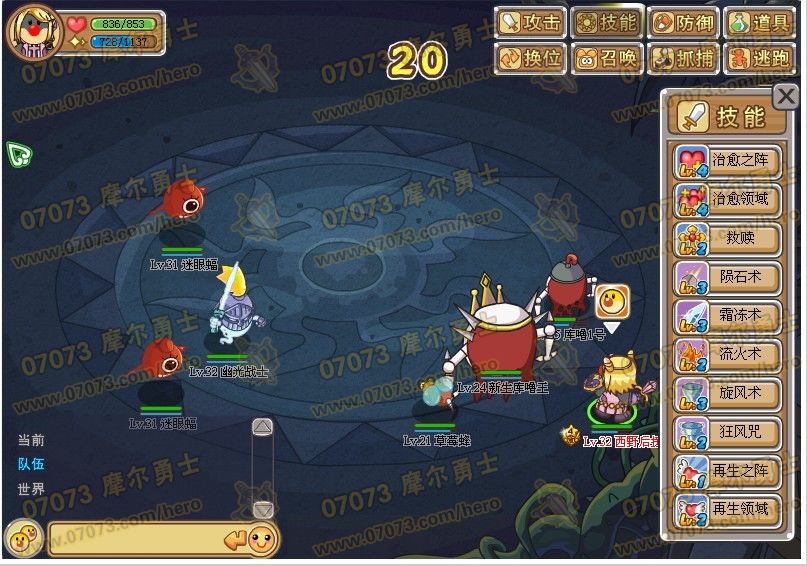Switch chat to the 世界 channel
Screen dimensions: 807x566
31,490
